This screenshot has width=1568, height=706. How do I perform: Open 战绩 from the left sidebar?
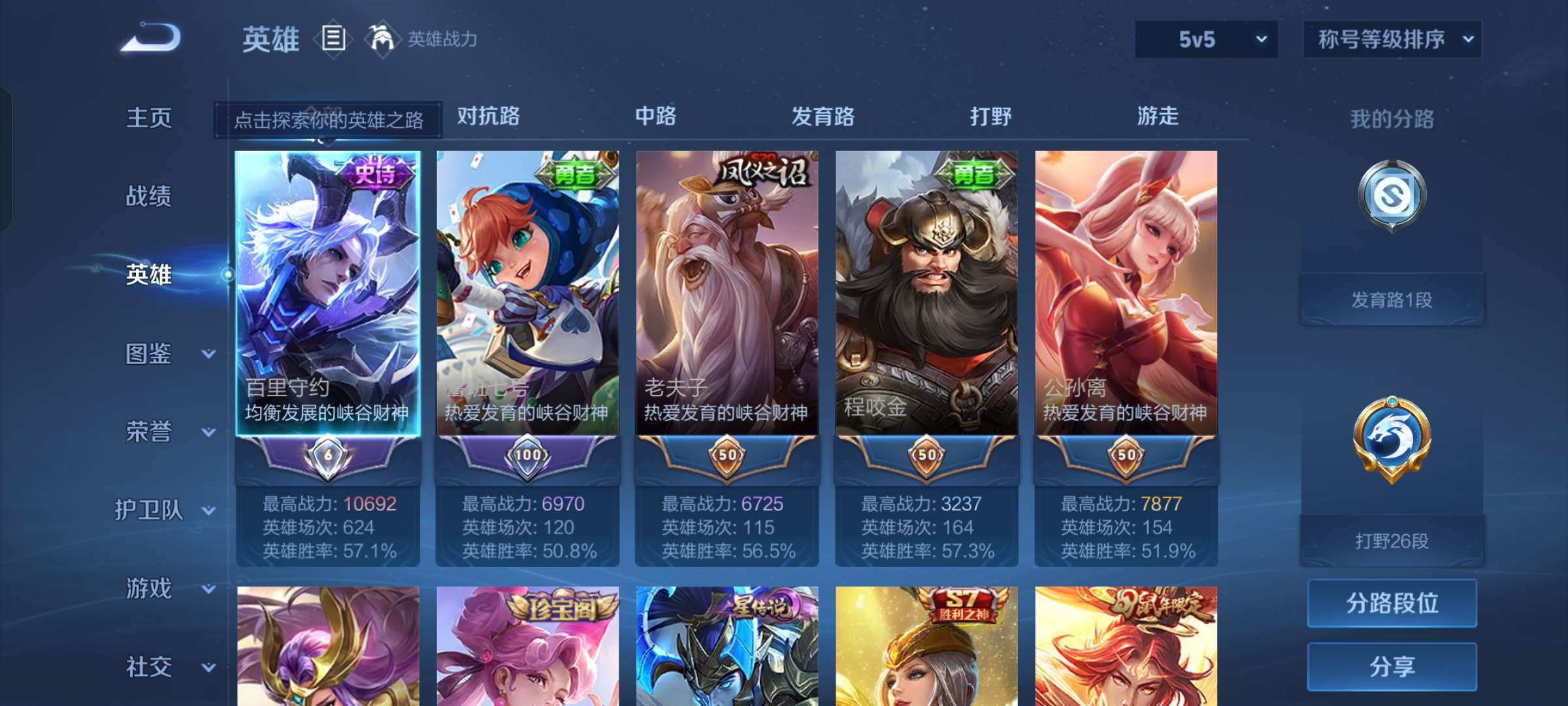click(149, 196)
